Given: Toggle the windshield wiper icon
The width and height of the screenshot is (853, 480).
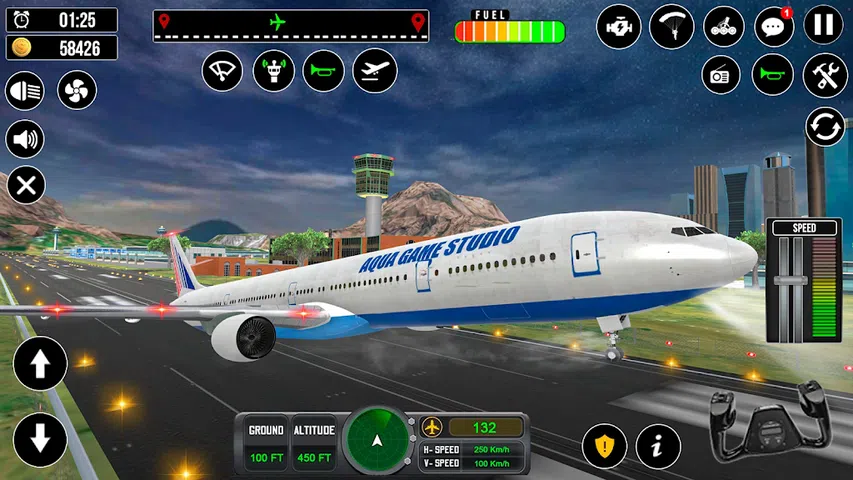Looking at the screenshot, I should point(223,71).
